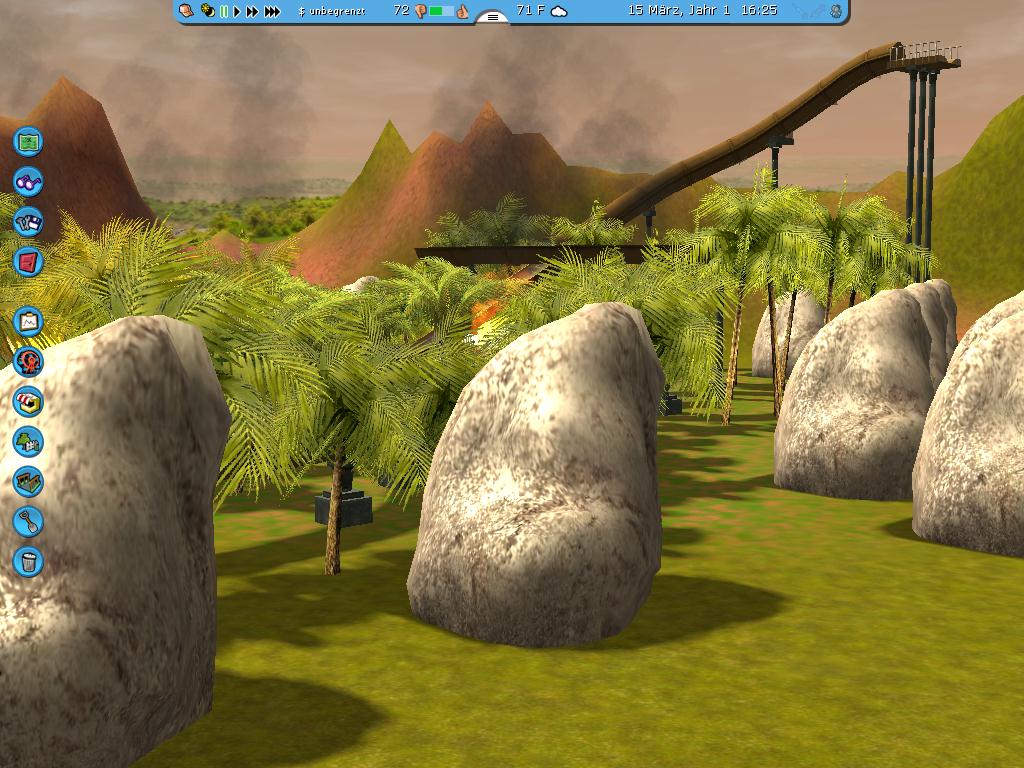The image size is (1024, 768).
Task: Set game speed to normal play
Action: (x=237, y=12)
